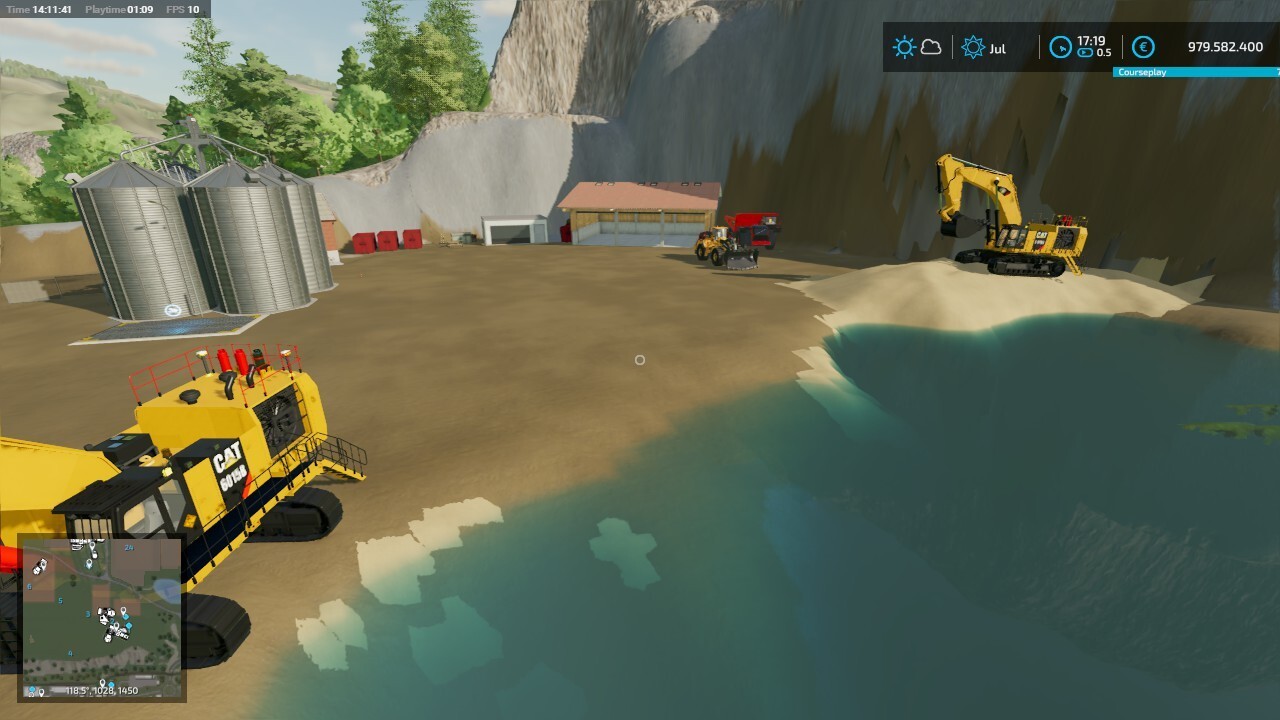The width and height of the screenshot is (1280, 720).
Task: Click the euro money icon
Action: [x=1143, y=47]
